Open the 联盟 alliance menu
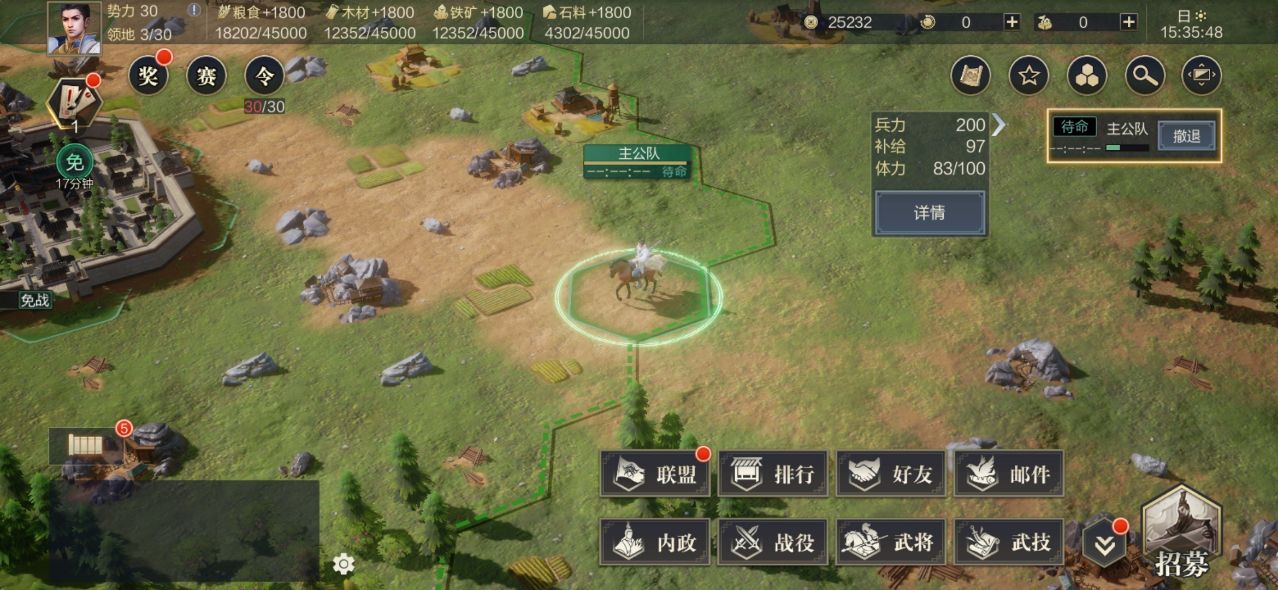The width and height of the screenshot is (1278, 590). [x=655, y=474]
